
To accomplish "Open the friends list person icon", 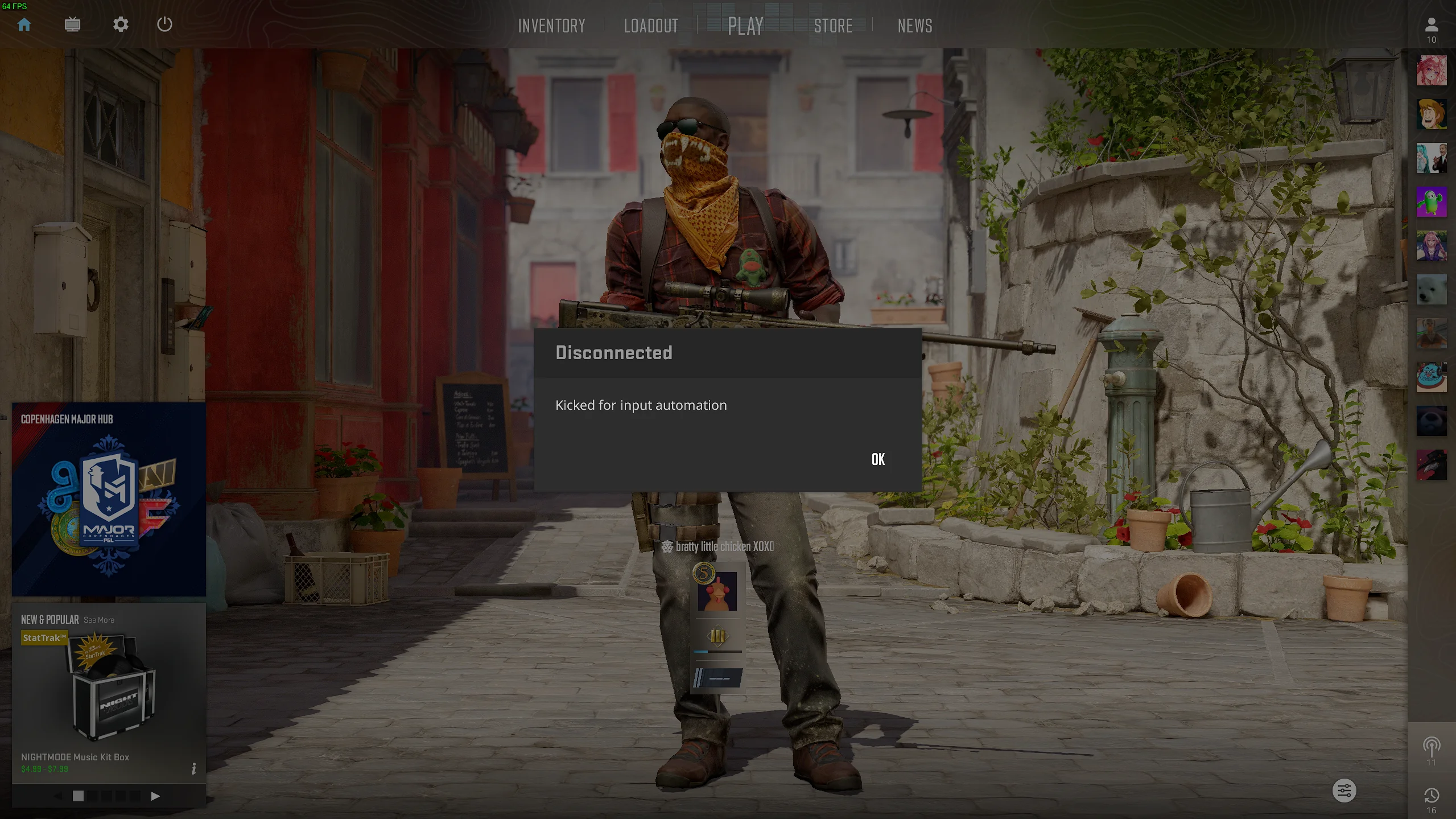I will pos(1431,26).
